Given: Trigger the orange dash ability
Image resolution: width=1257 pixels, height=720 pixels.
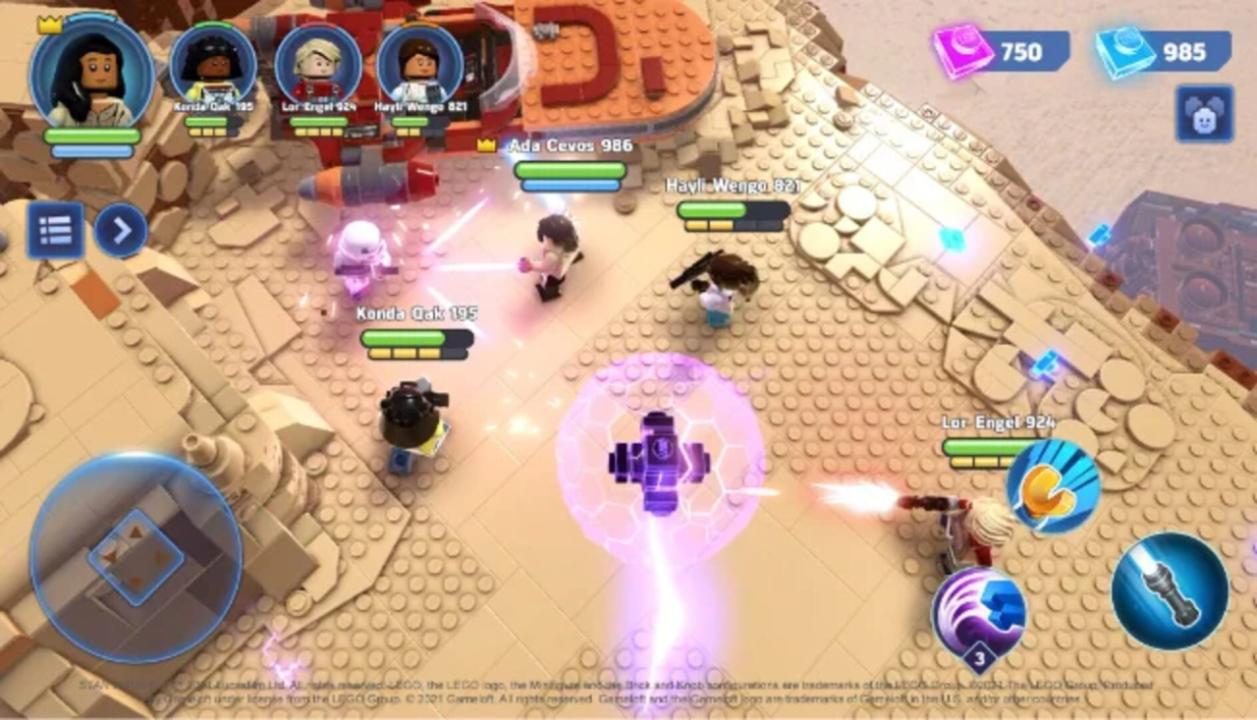Looking at the screenshot, I should (1052, 486).
